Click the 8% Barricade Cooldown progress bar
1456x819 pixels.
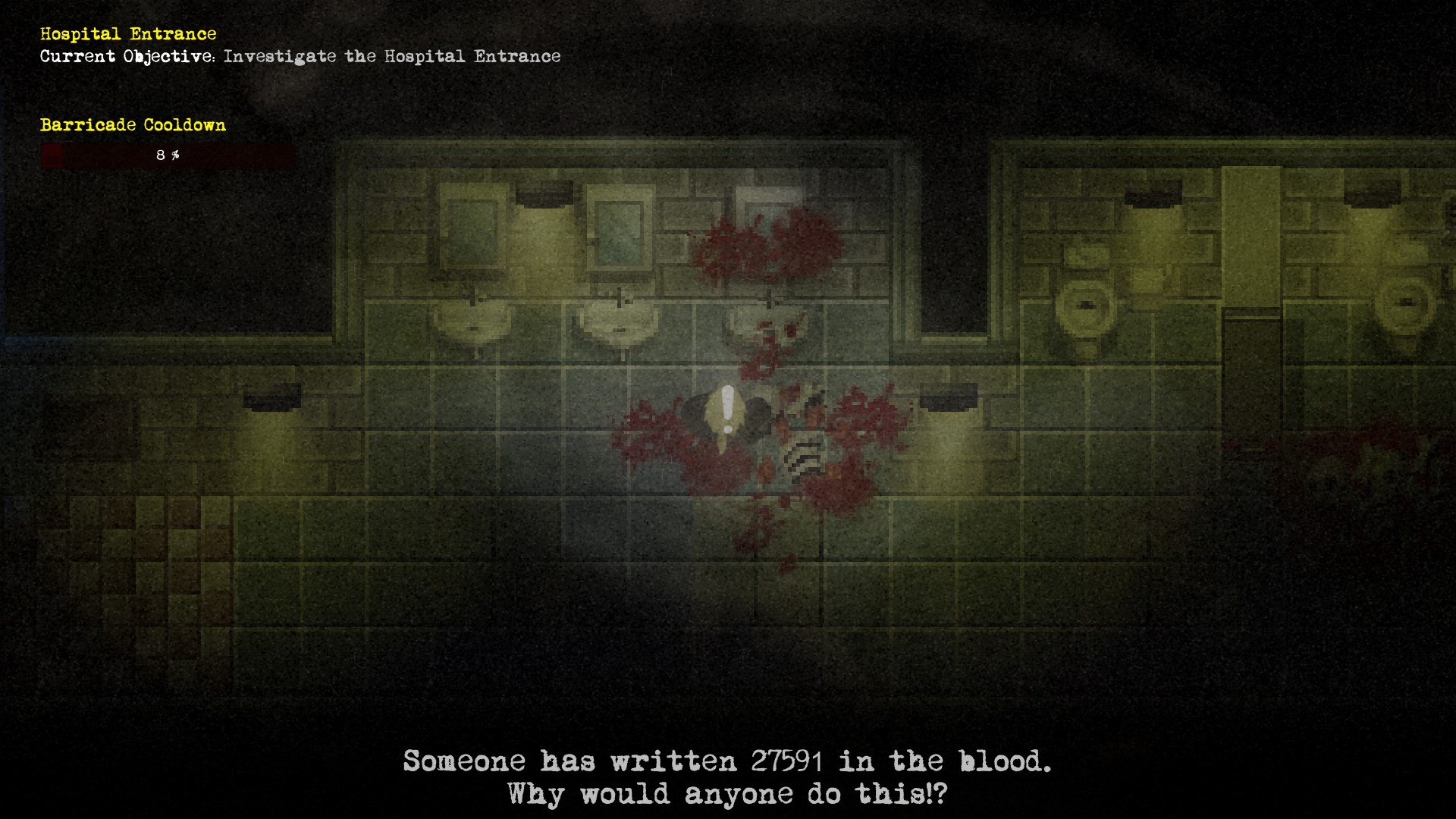point(167,155)
